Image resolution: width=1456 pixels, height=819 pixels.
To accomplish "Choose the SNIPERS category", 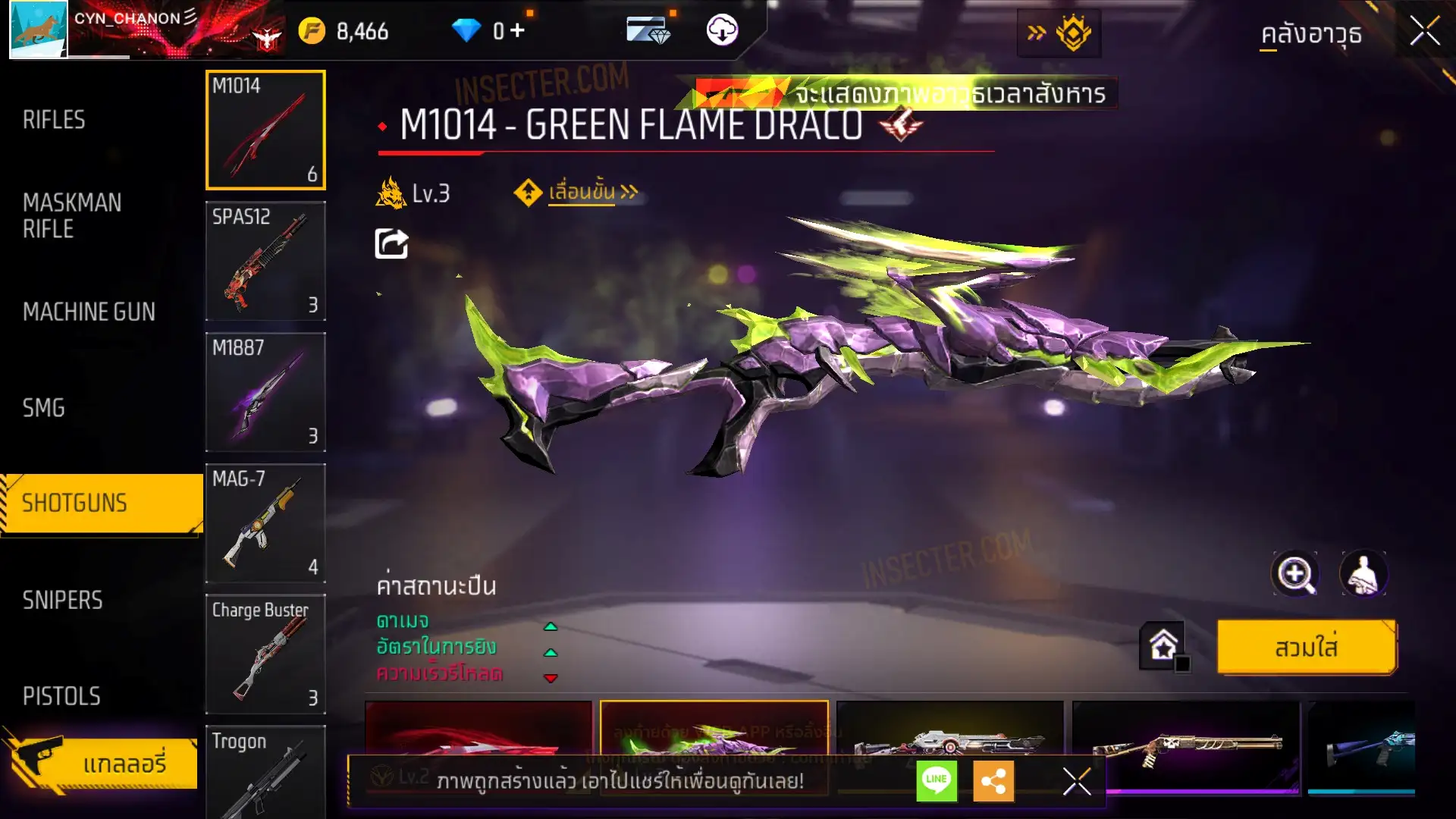I will [62, 600].
